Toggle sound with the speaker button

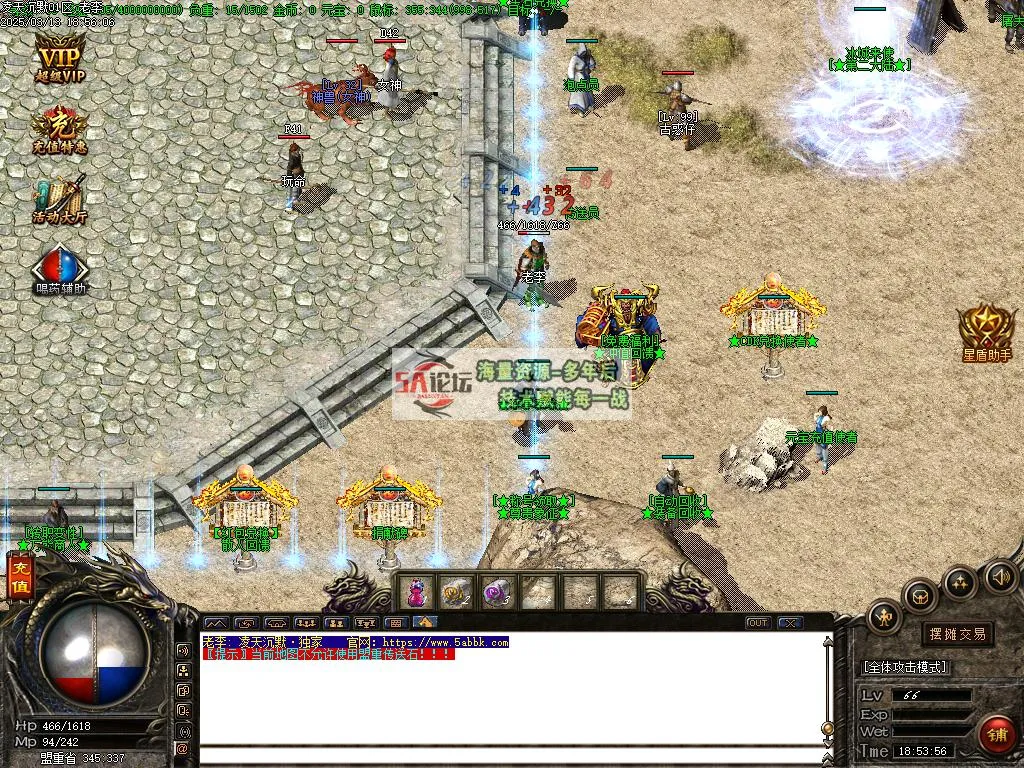[x=1000, y=576]
